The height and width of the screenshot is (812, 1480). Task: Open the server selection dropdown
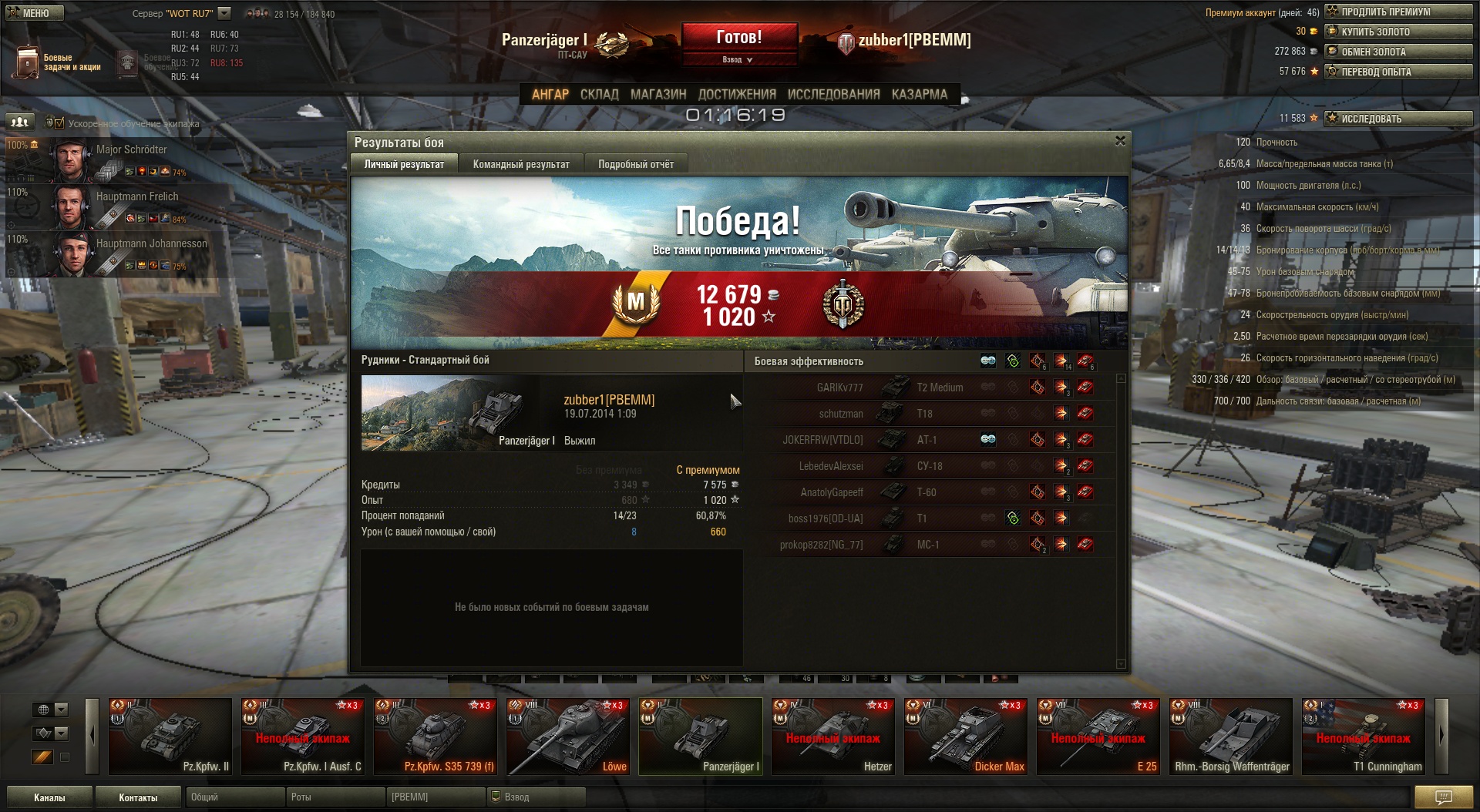click(x=224, y=13)
